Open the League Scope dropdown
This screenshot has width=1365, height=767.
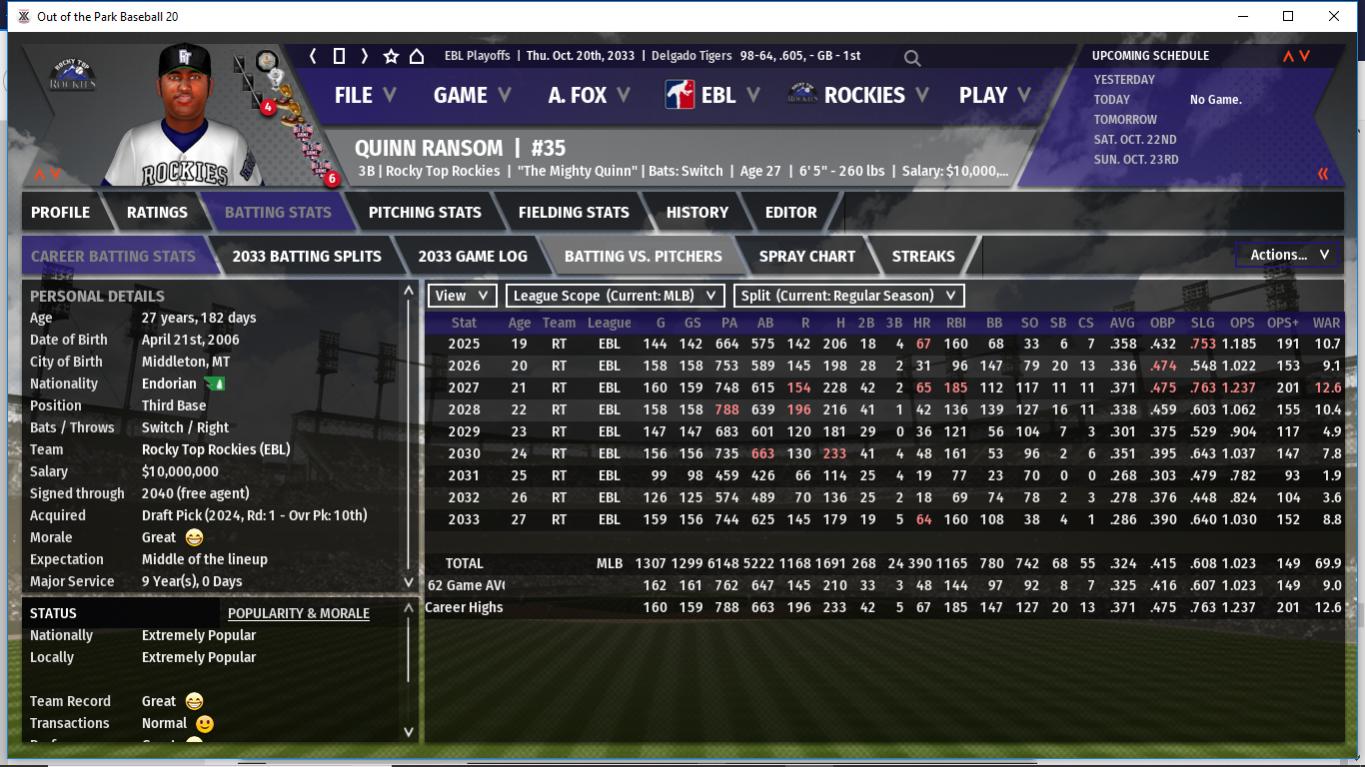pyautogui.click(x=615, y=295)
